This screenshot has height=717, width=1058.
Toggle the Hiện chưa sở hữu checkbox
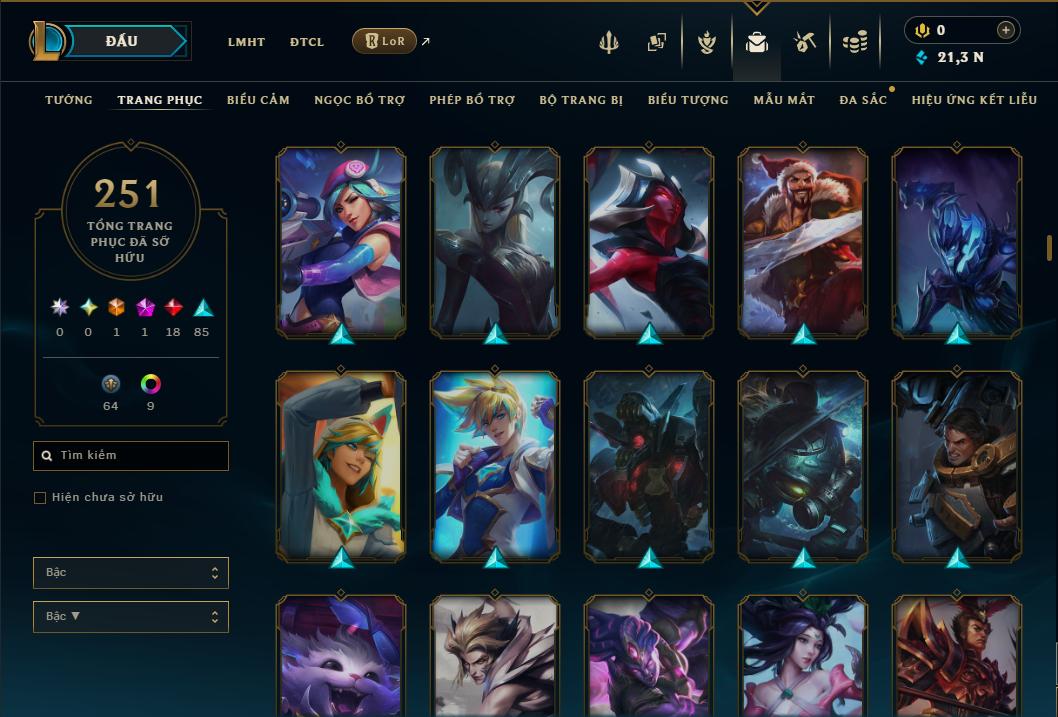coord(40,498)
